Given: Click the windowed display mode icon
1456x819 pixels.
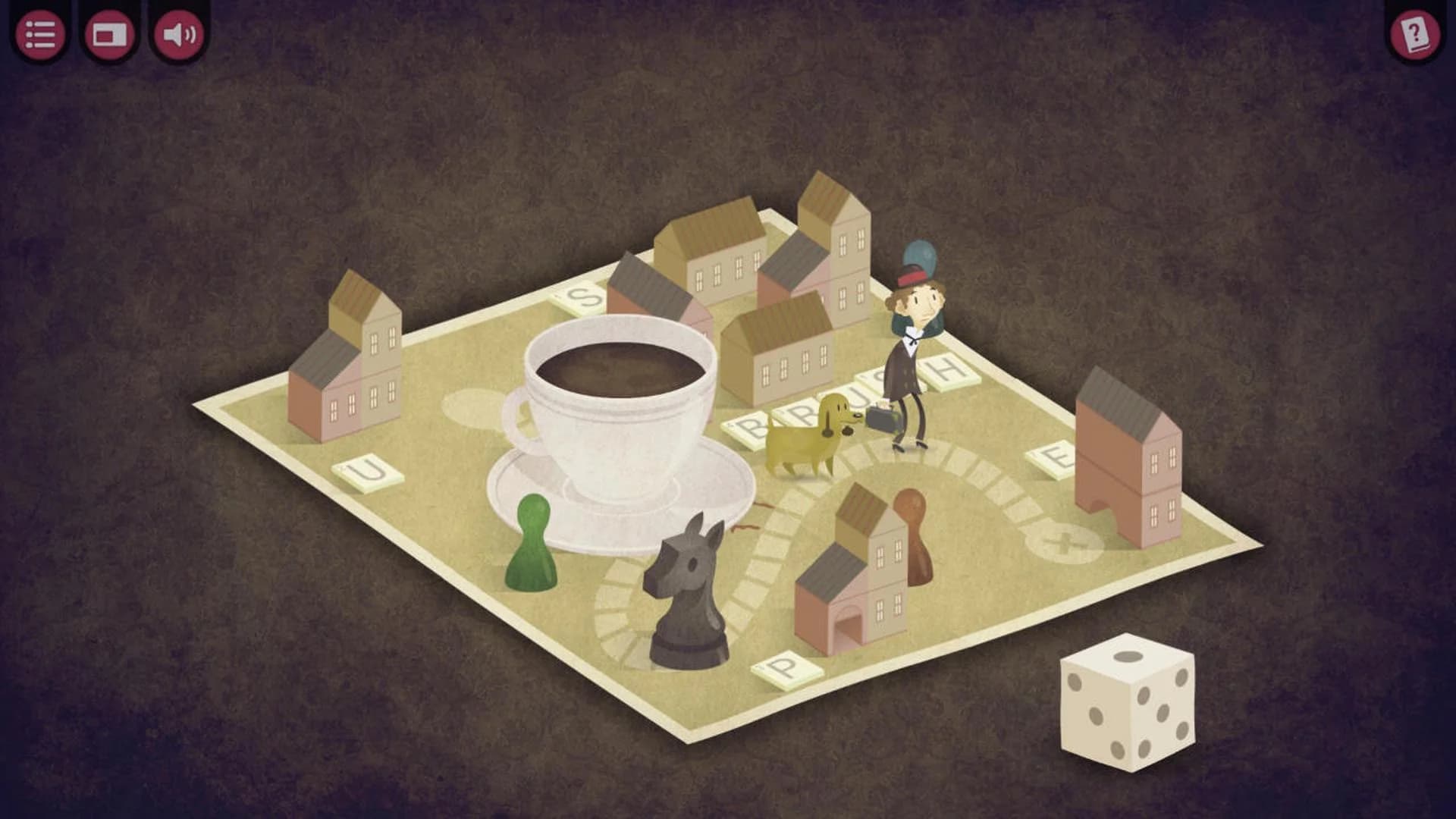Looking at the screenshot, I should coord(110,33).
